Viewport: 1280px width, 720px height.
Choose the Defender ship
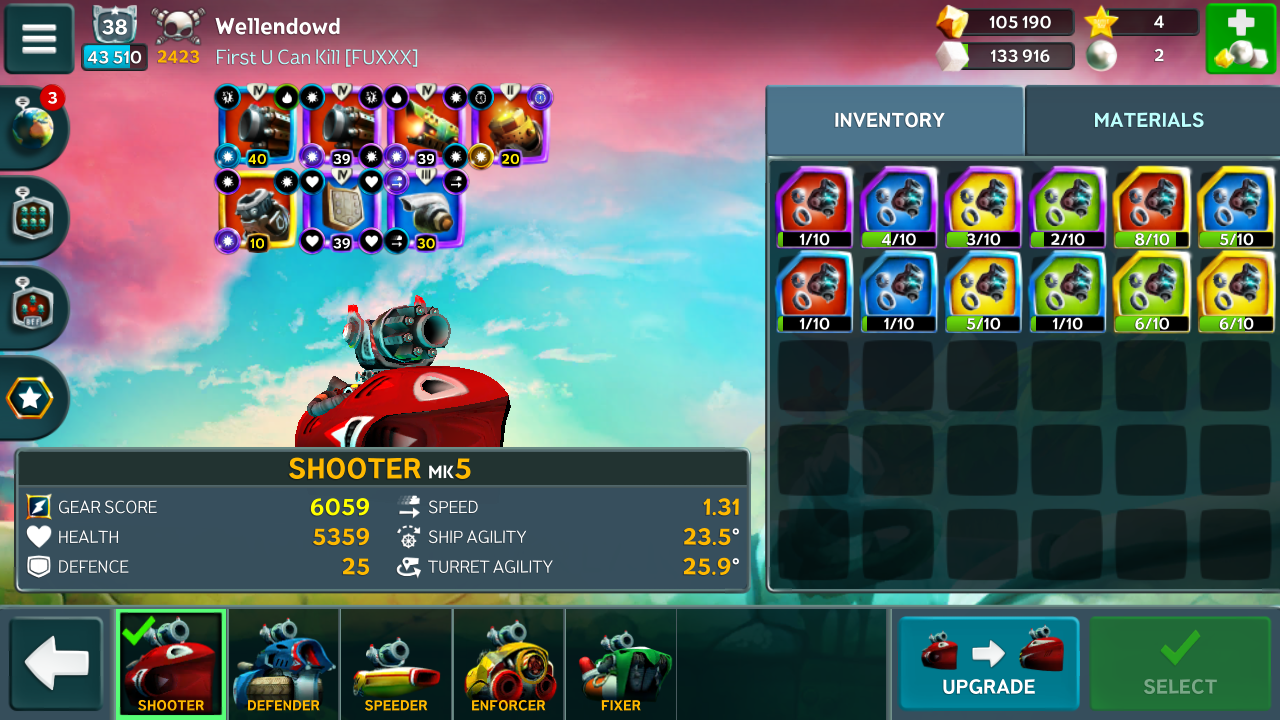pos(283,665)
